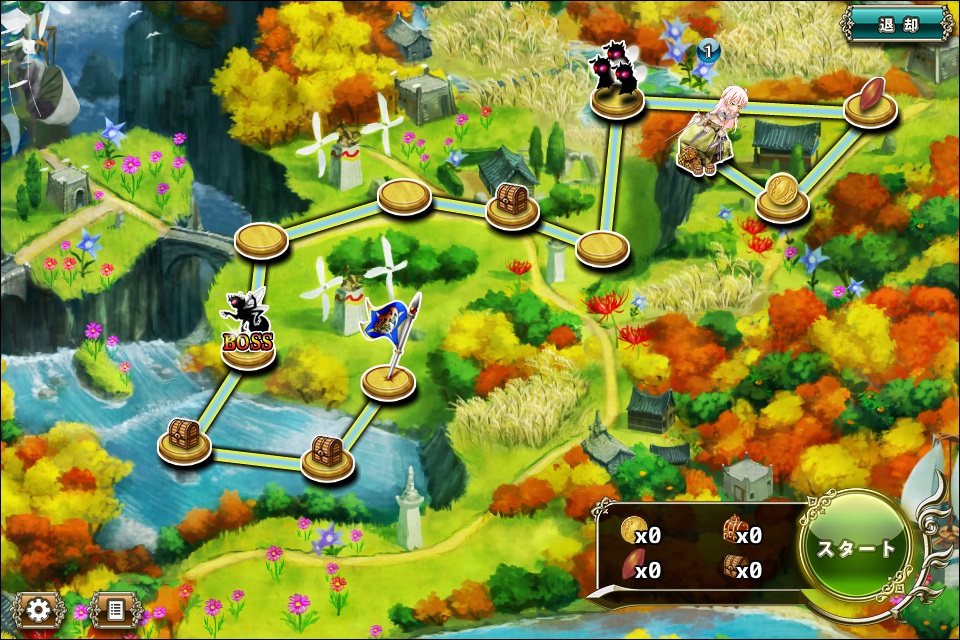Click the 退却 retreat button
The width and height of the screenshot is (960, 640).
897,22
